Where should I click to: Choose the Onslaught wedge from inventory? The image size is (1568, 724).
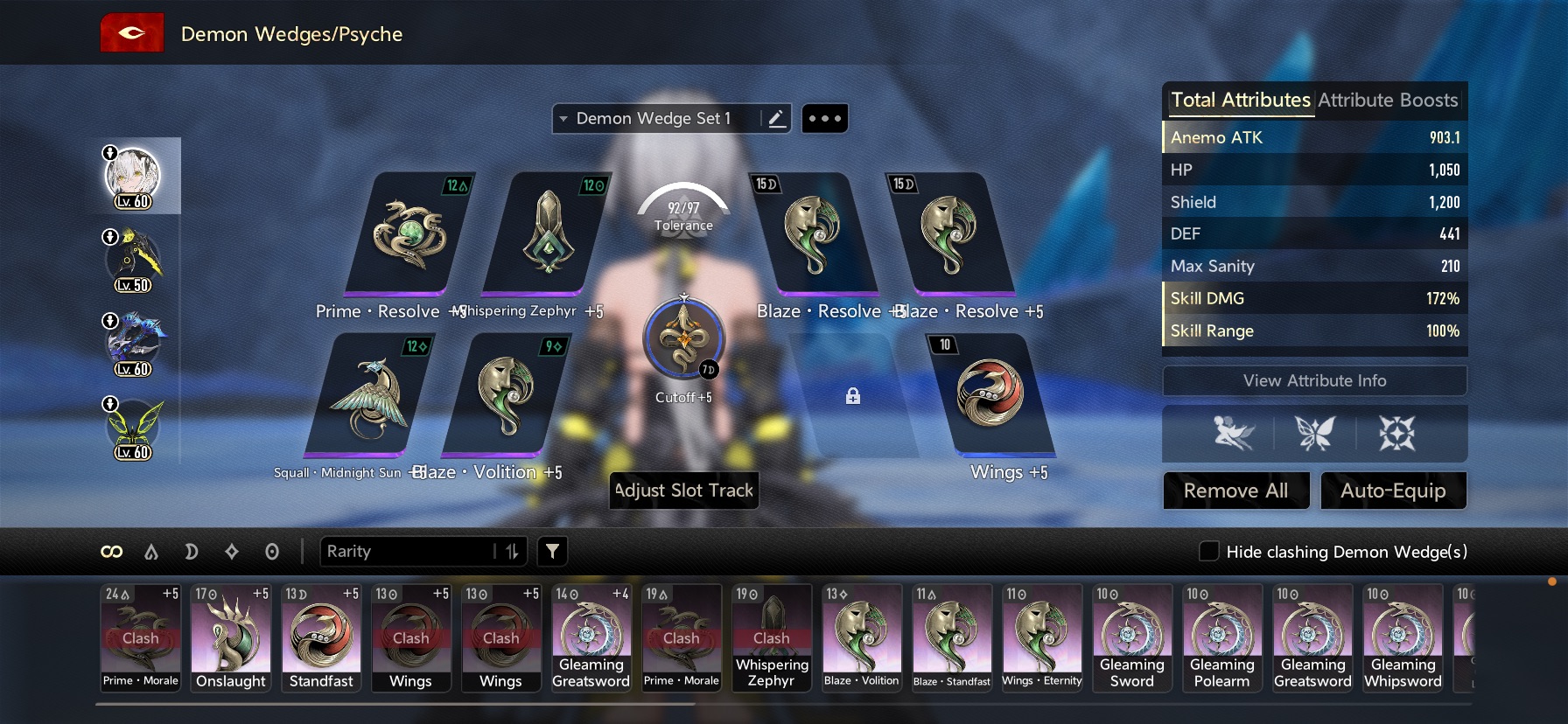point(231,638)
